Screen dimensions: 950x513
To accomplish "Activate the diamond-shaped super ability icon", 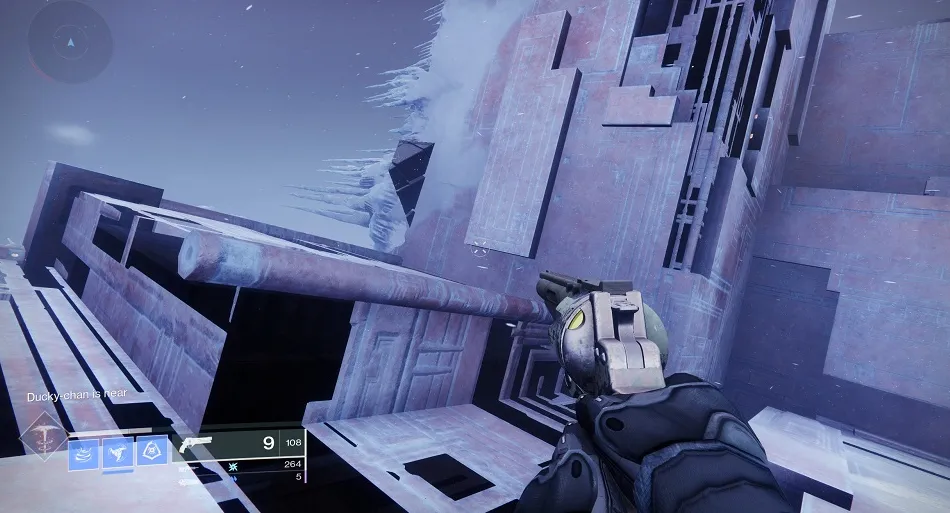I will click(x=44, y=435).
